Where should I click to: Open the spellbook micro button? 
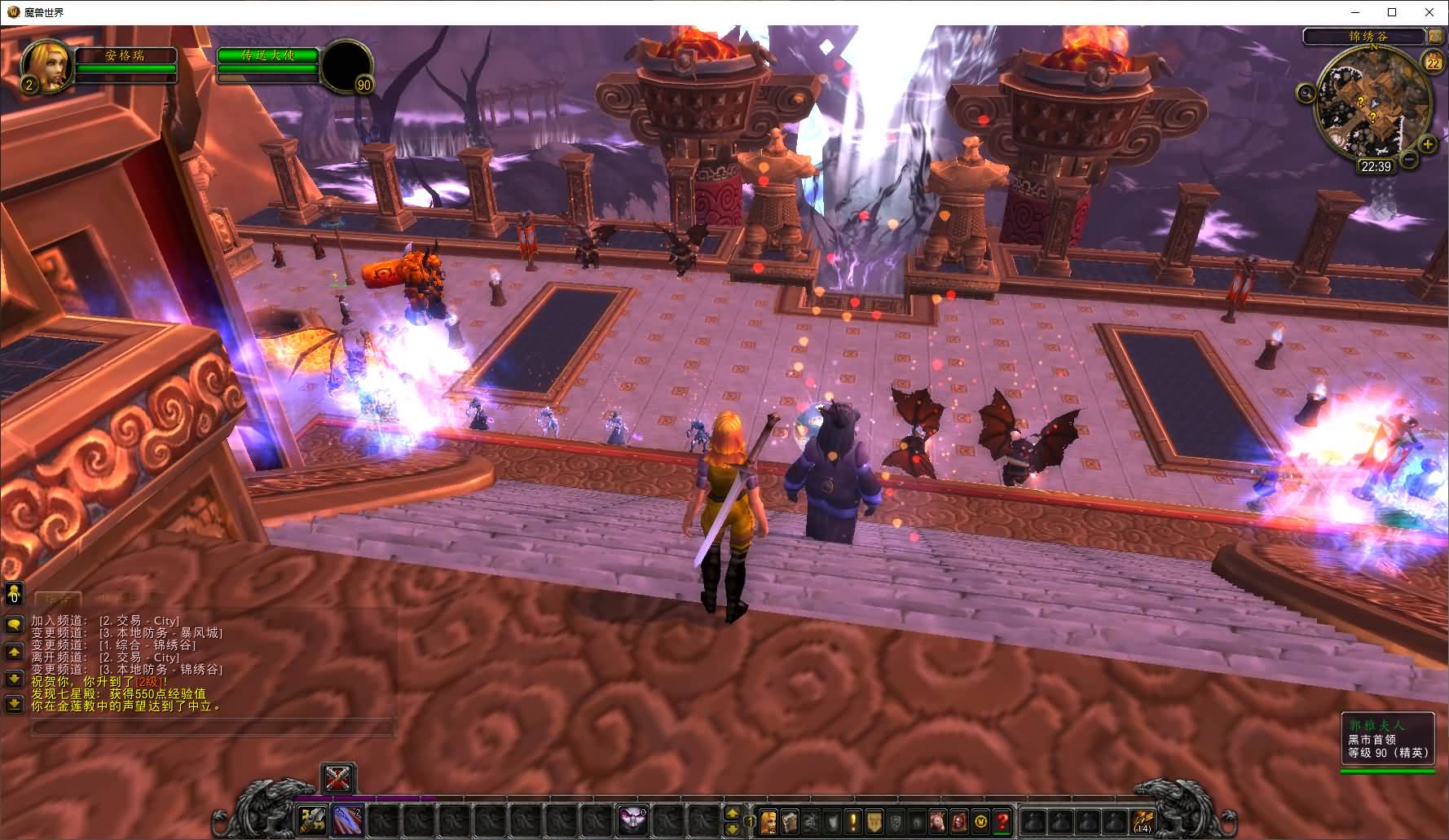pyautogui.click(x=790, y=821)
